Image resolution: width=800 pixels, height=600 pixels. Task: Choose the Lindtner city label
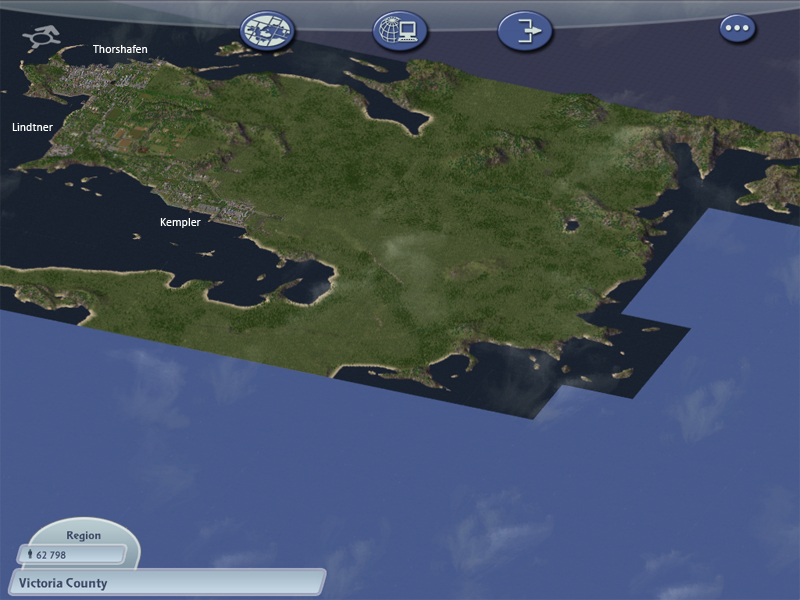32,128
